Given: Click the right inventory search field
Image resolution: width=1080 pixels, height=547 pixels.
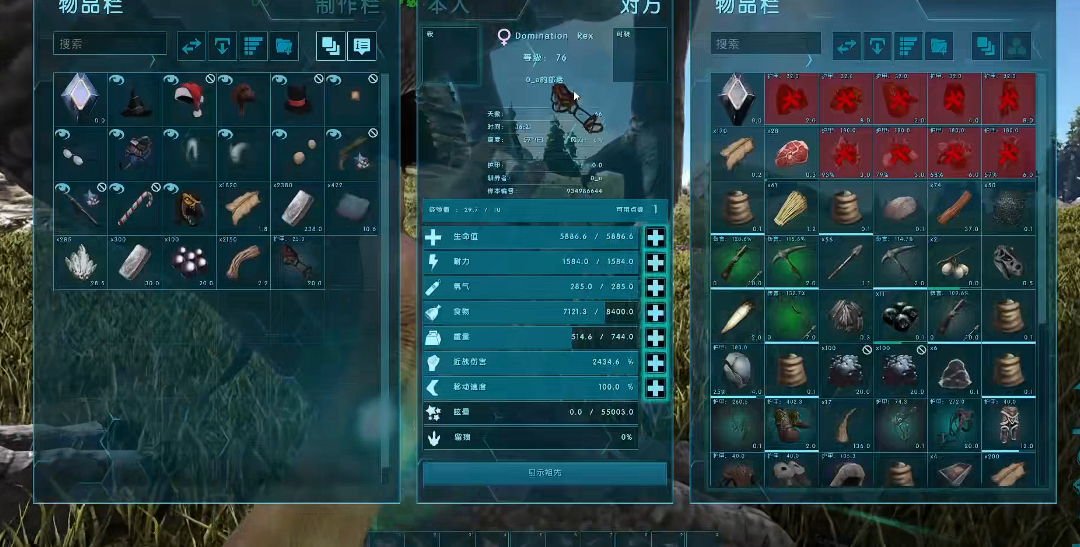Looking at the screenshot, I should (x=767, y=45).
